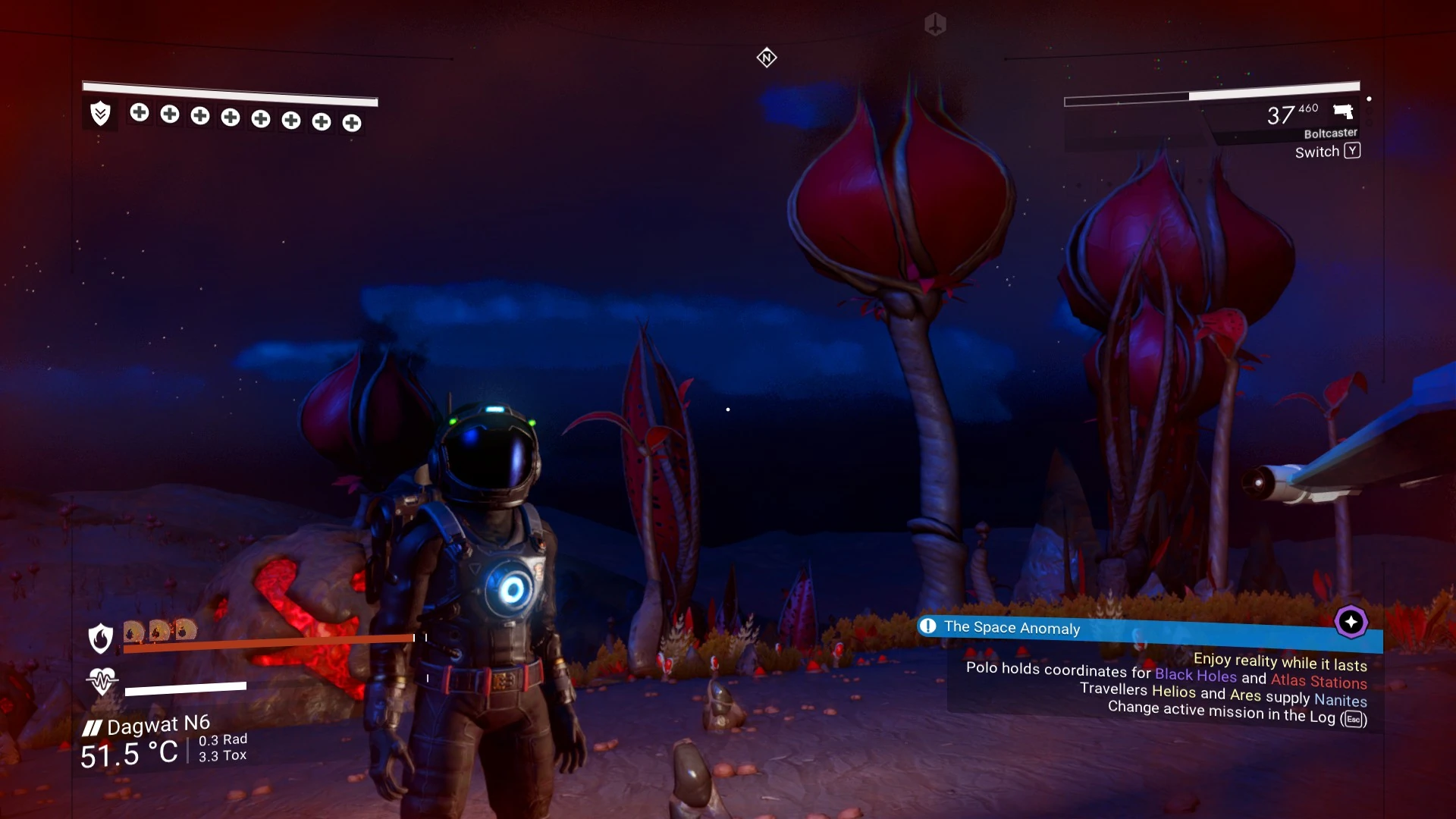
Task: Select the north compass marker
Action: [x=767, y=58]
